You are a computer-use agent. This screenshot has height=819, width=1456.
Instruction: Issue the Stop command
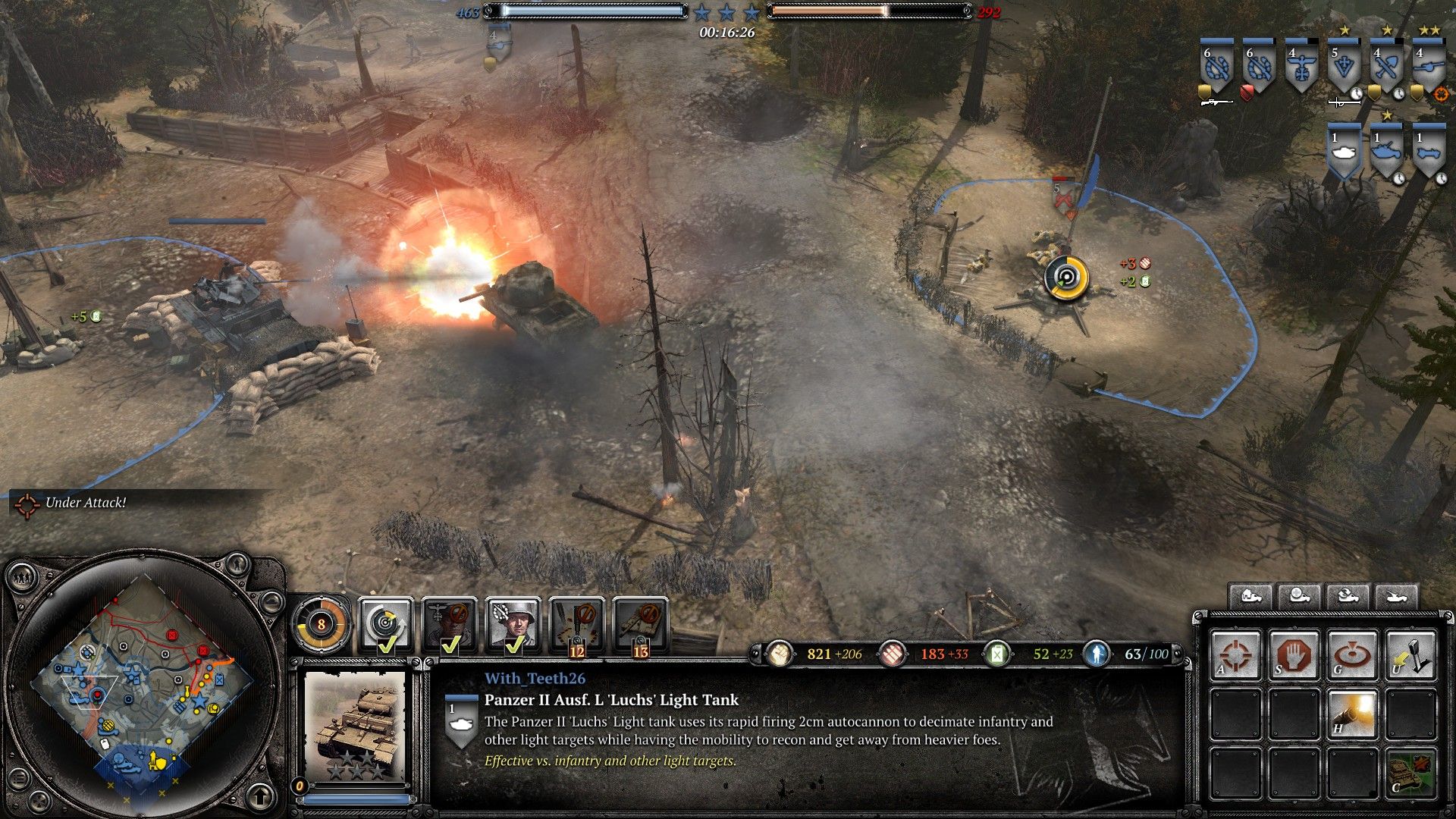click(x=1294, y=654)
